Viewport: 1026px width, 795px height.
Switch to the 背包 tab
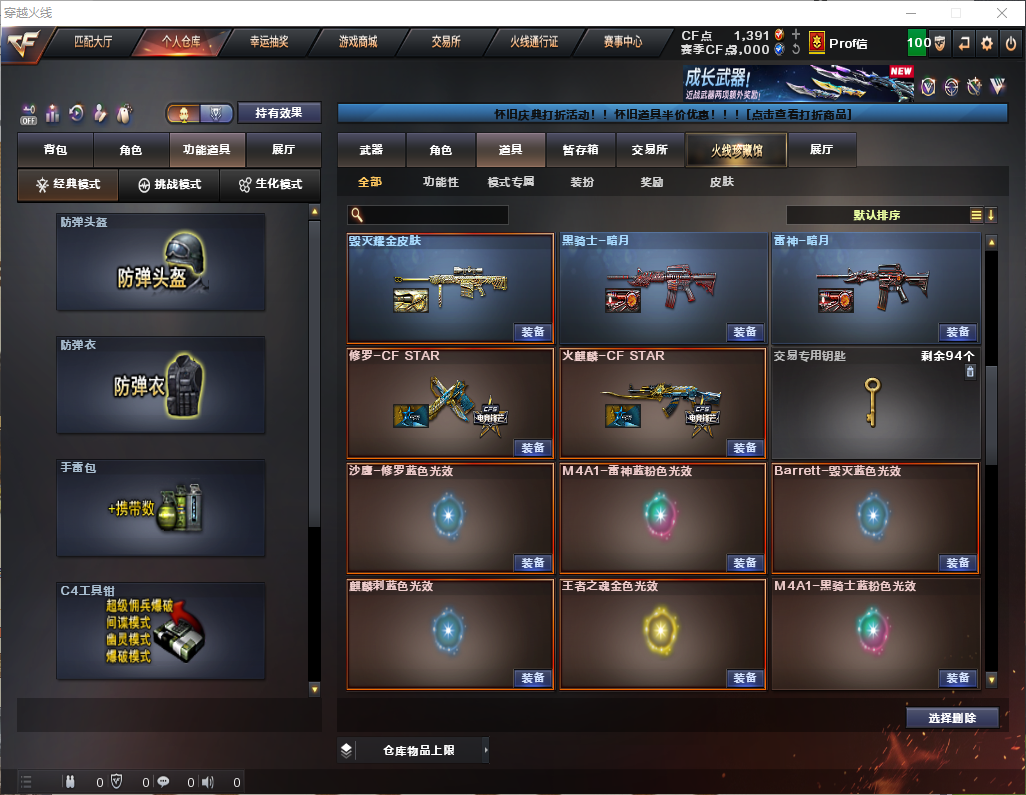(x=55, y=150)
